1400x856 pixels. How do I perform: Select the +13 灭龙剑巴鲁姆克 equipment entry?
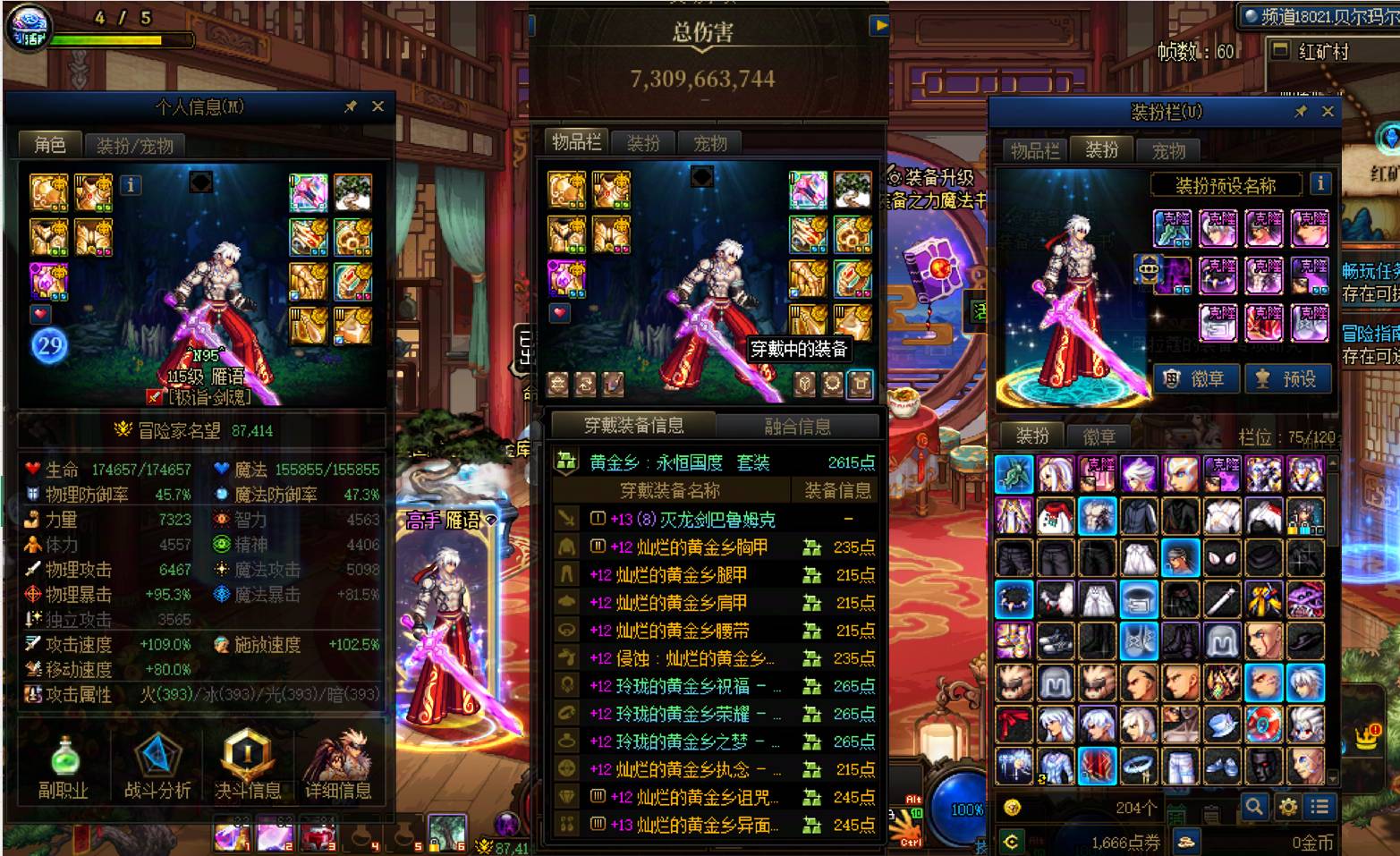(x=707, y=519)
